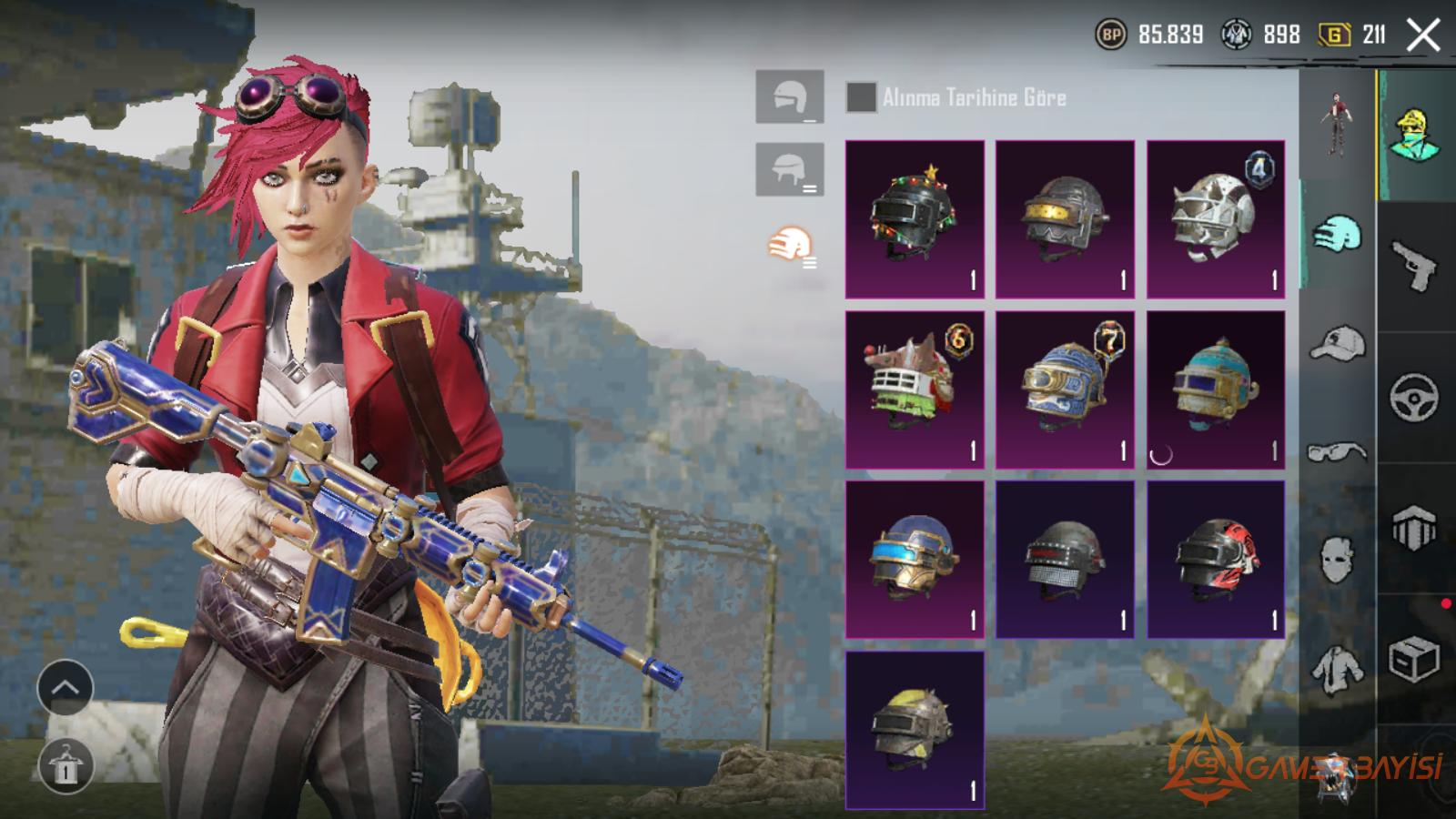The image size is (1456, 819).
Task: Open the crate box category
Action: (1414, 660)
